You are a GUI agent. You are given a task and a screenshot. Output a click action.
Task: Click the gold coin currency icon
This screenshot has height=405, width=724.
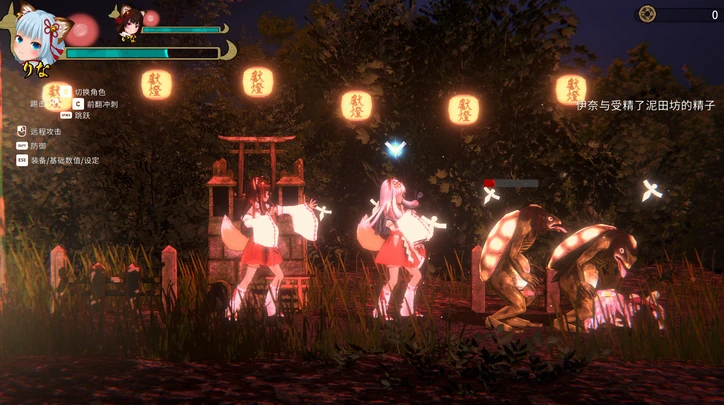pos(647,14)
